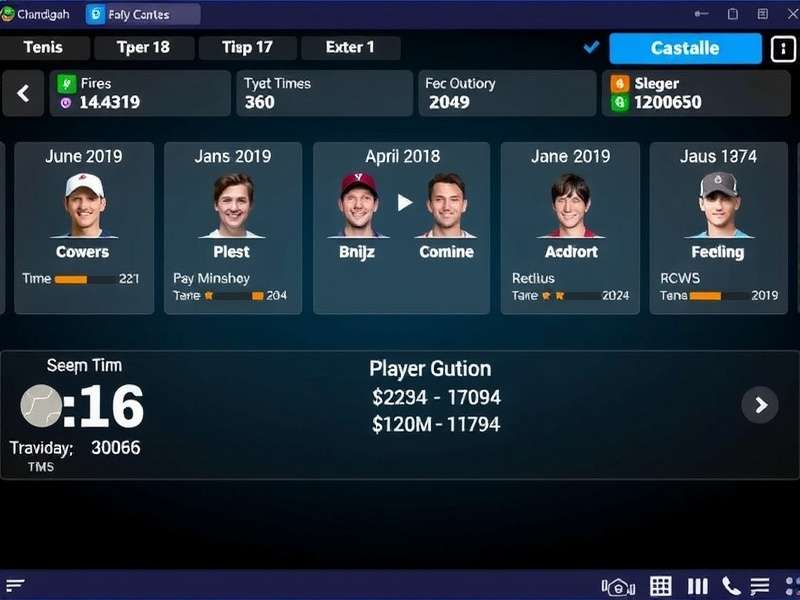Toggle the blue checkmark beside Castalle

pyautogui.click(x=591, y=47)
